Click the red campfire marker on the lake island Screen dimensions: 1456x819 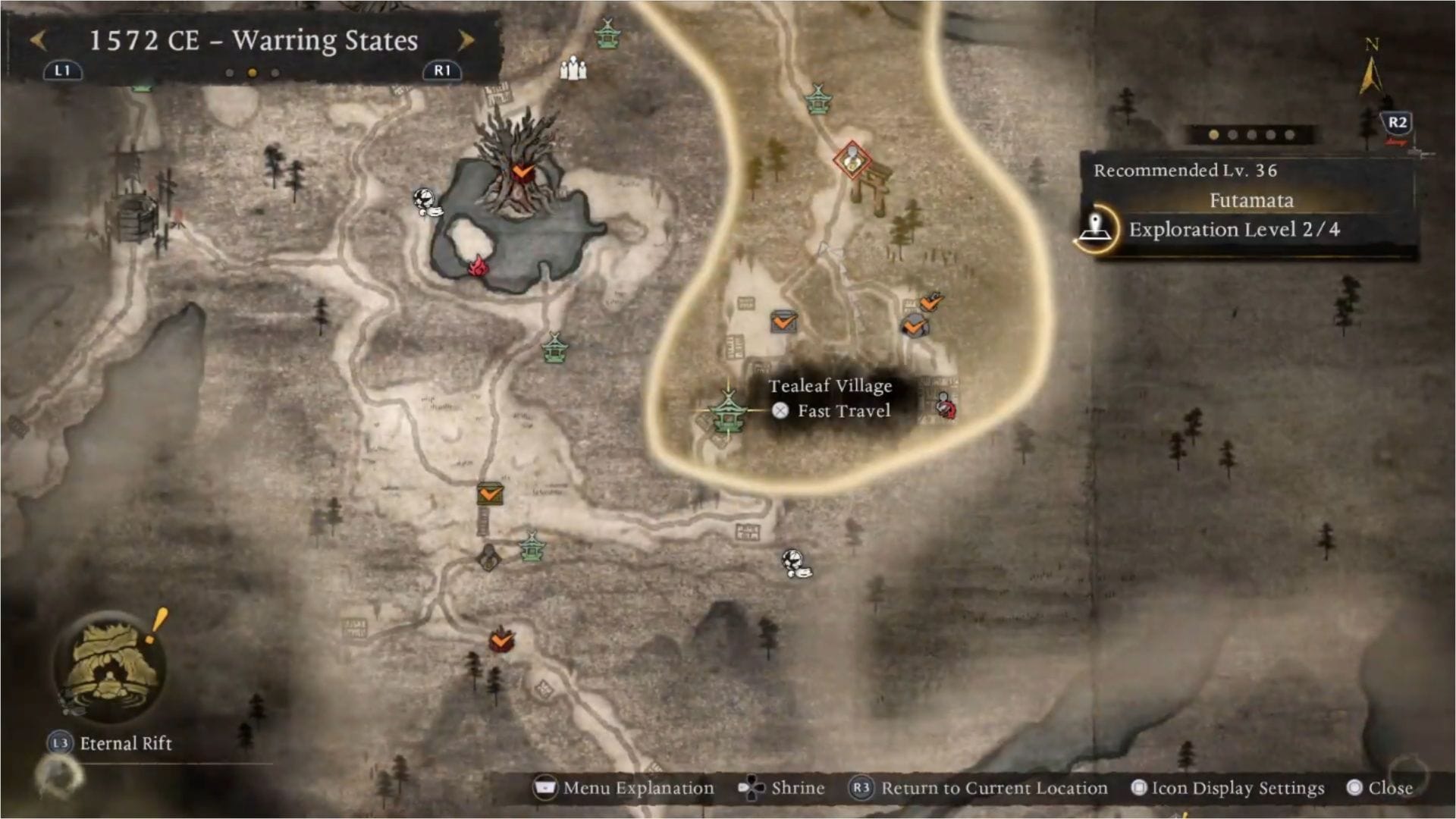tap(476, 267)
